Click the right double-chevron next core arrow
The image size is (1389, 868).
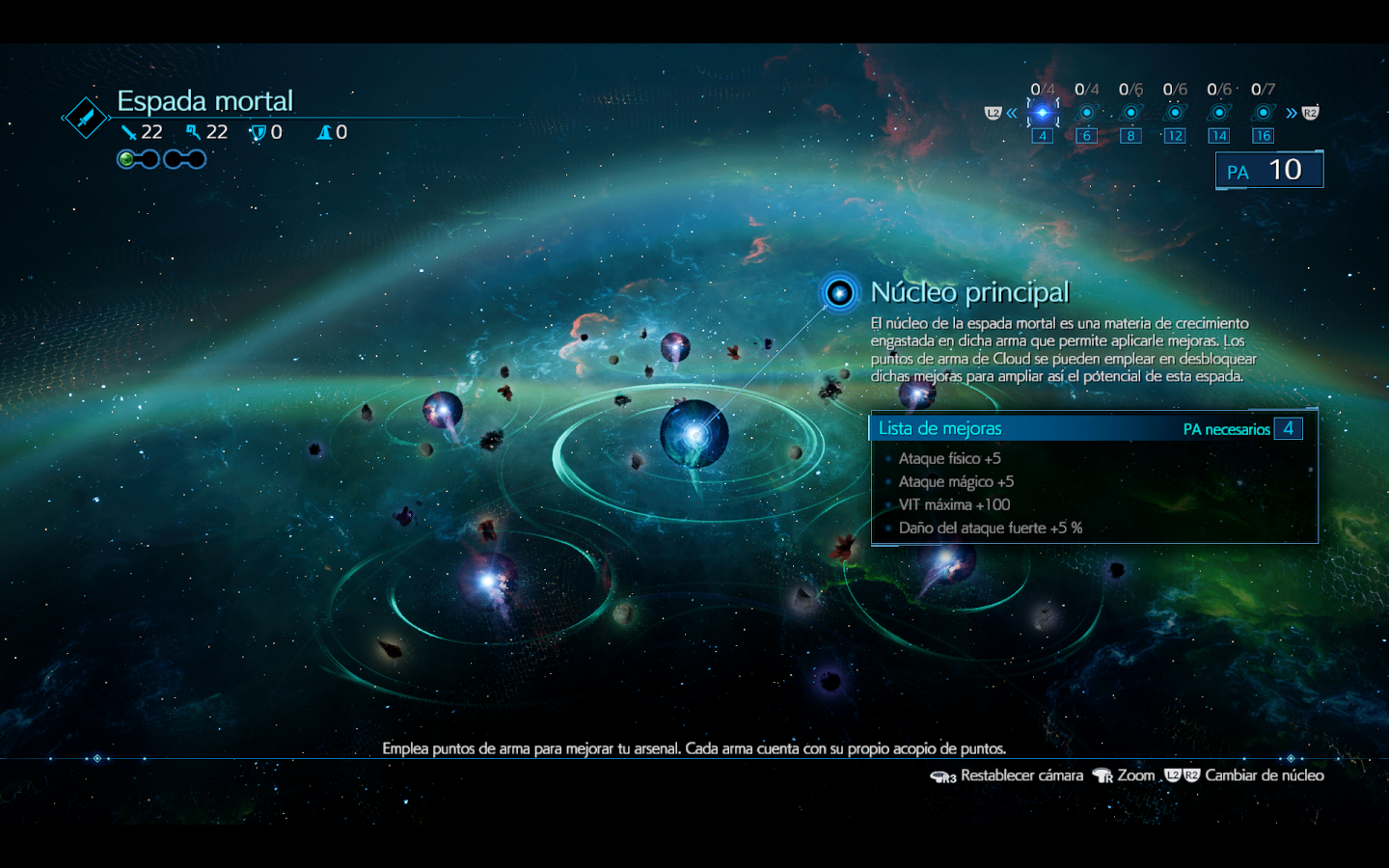point(1292,114)
